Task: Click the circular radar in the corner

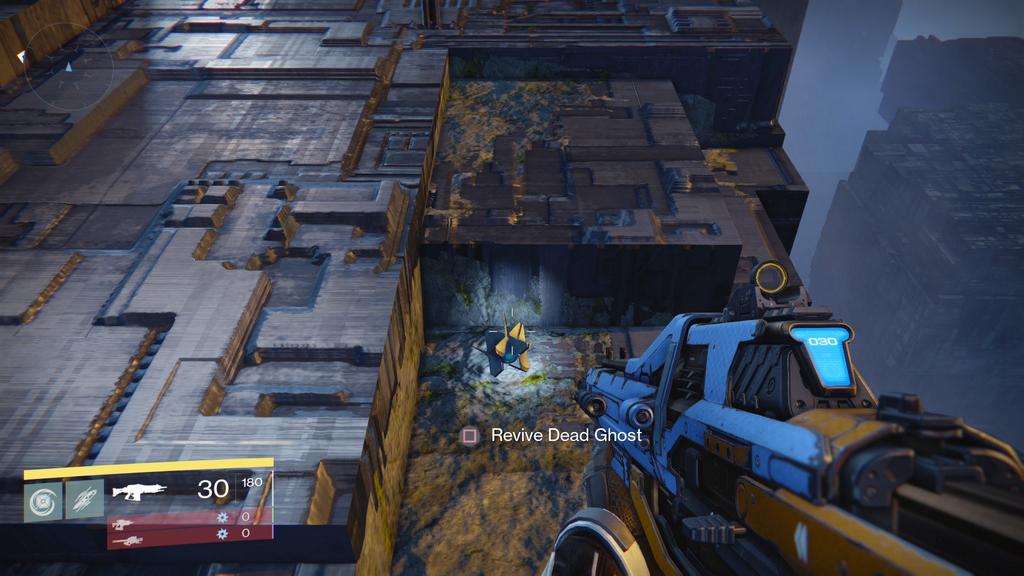Action: pyautogui.click(x=68, y=66)
